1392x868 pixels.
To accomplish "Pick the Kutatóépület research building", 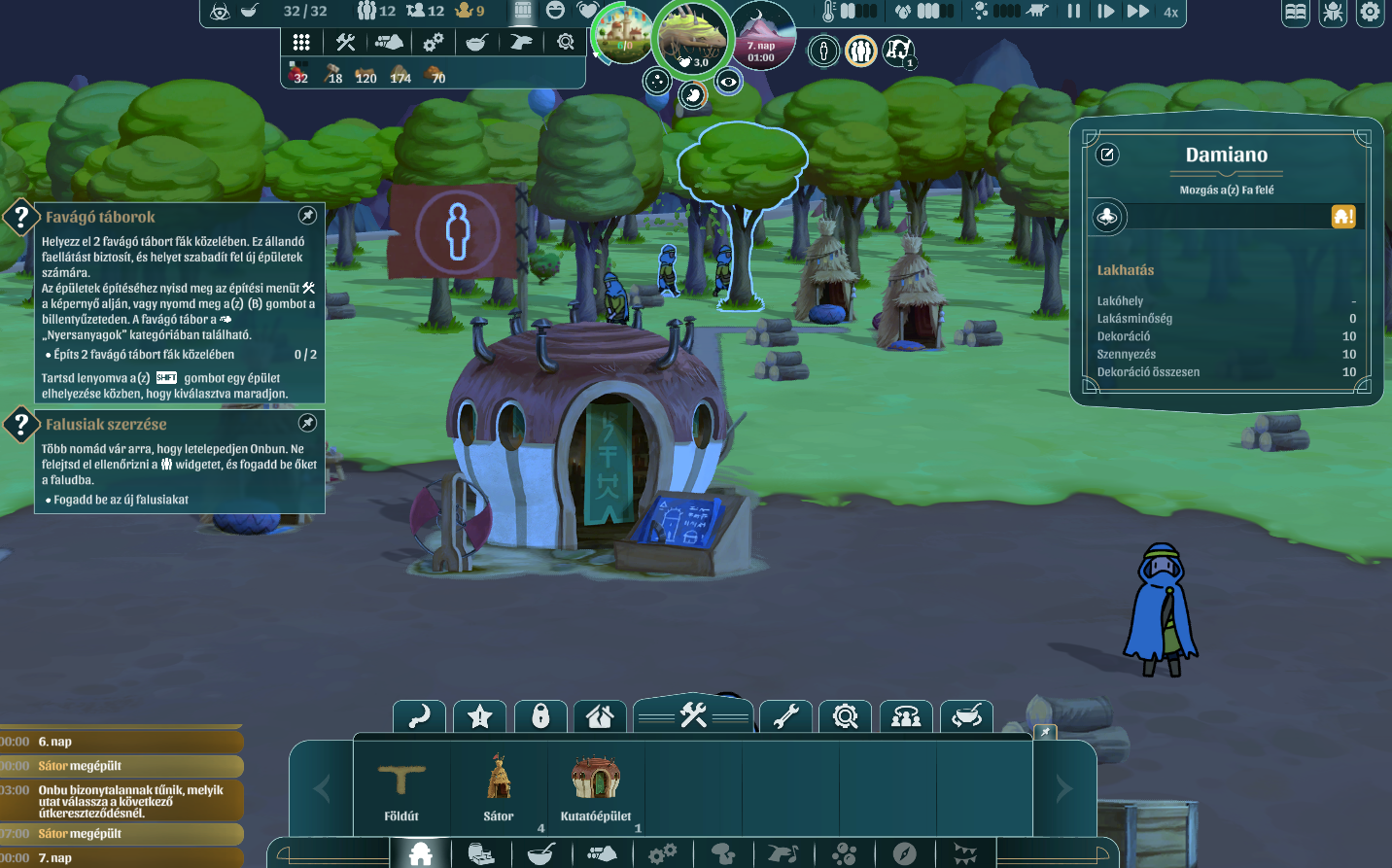I will pos(596,786).
